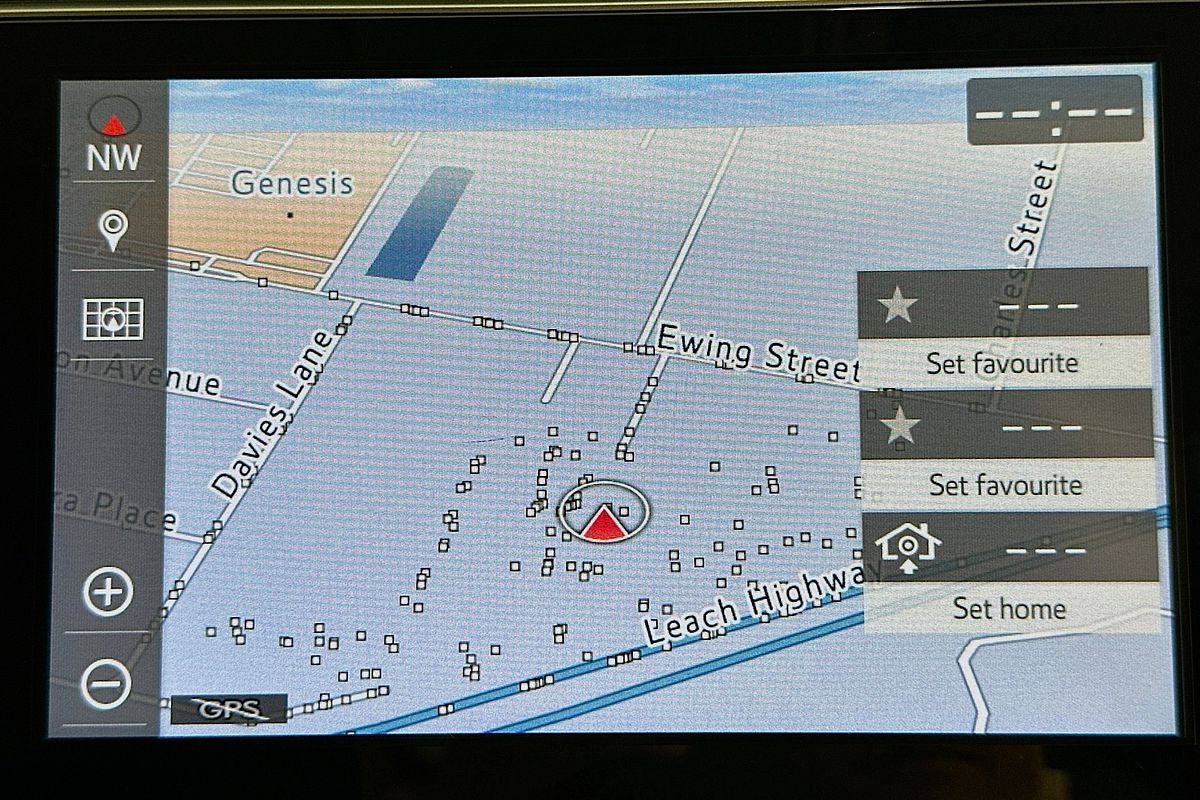Zoom out with the minus button
1200x800 pixels.
click(x=107, y=685)
